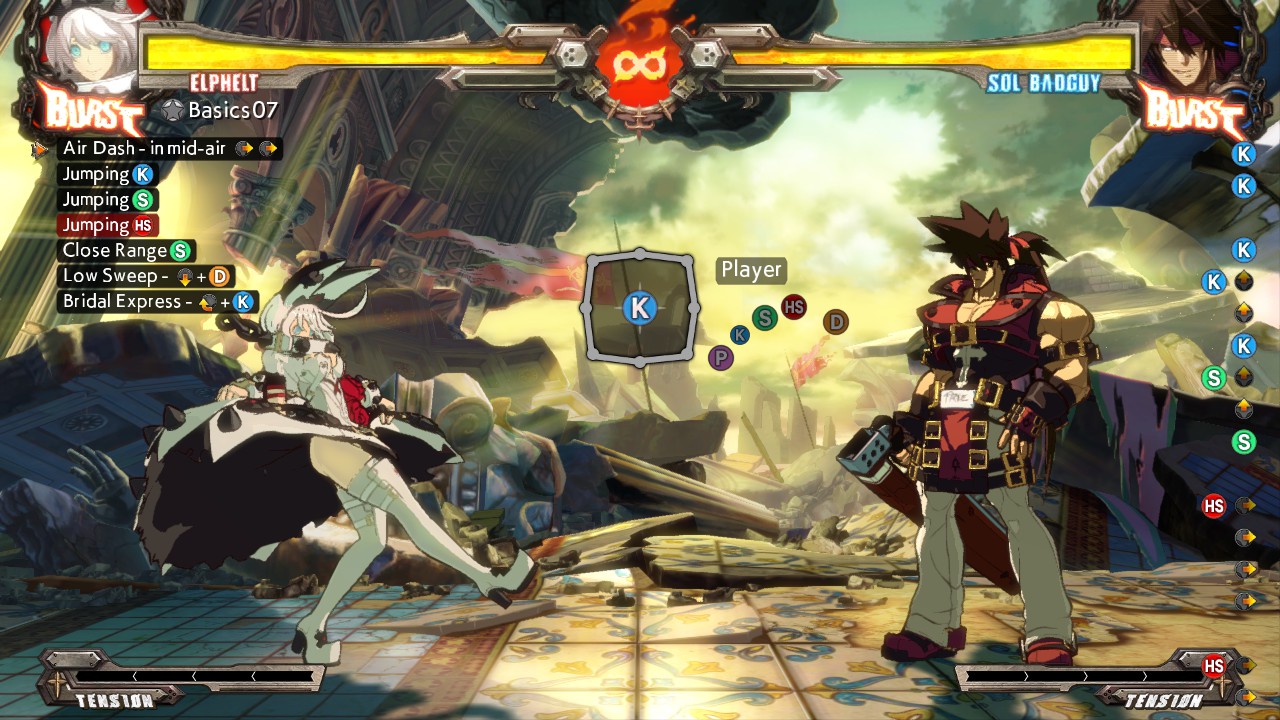Select the Air Dash in mid-air entry
This screenshot has width=1280, height=720.
coord(169,149)
